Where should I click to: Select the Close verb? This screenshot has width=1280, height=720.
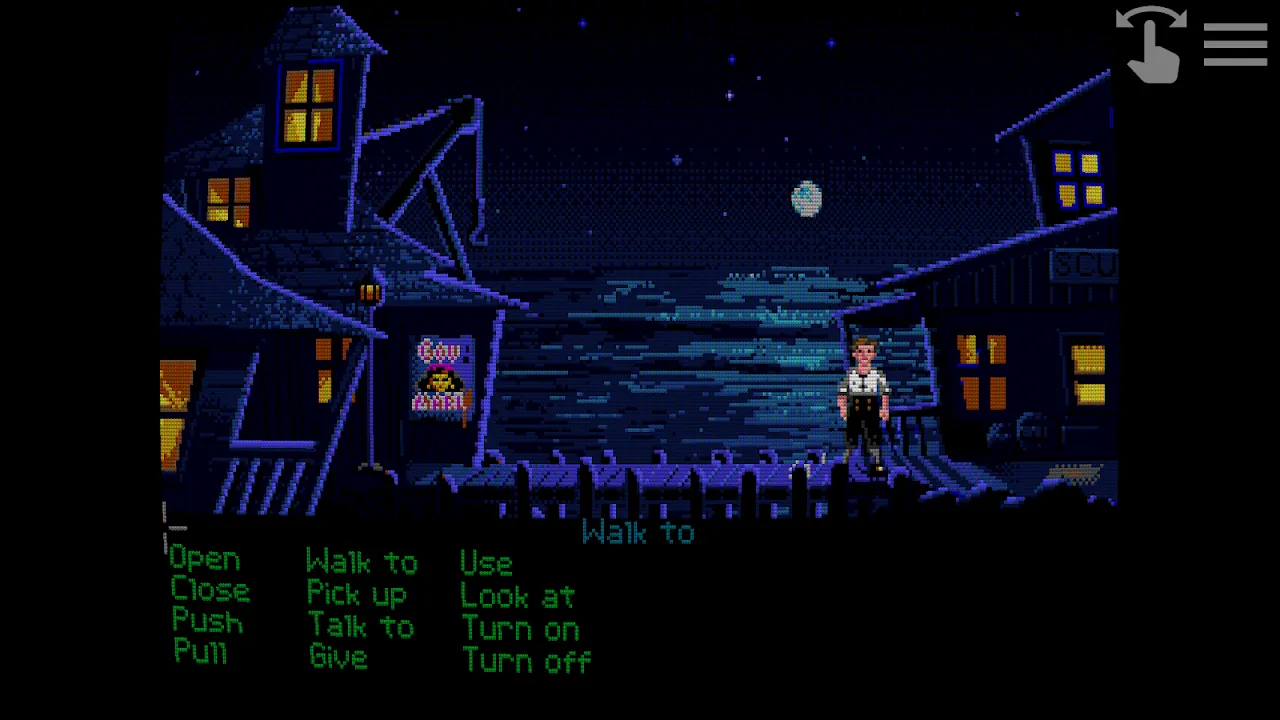[x=210, y=591]
